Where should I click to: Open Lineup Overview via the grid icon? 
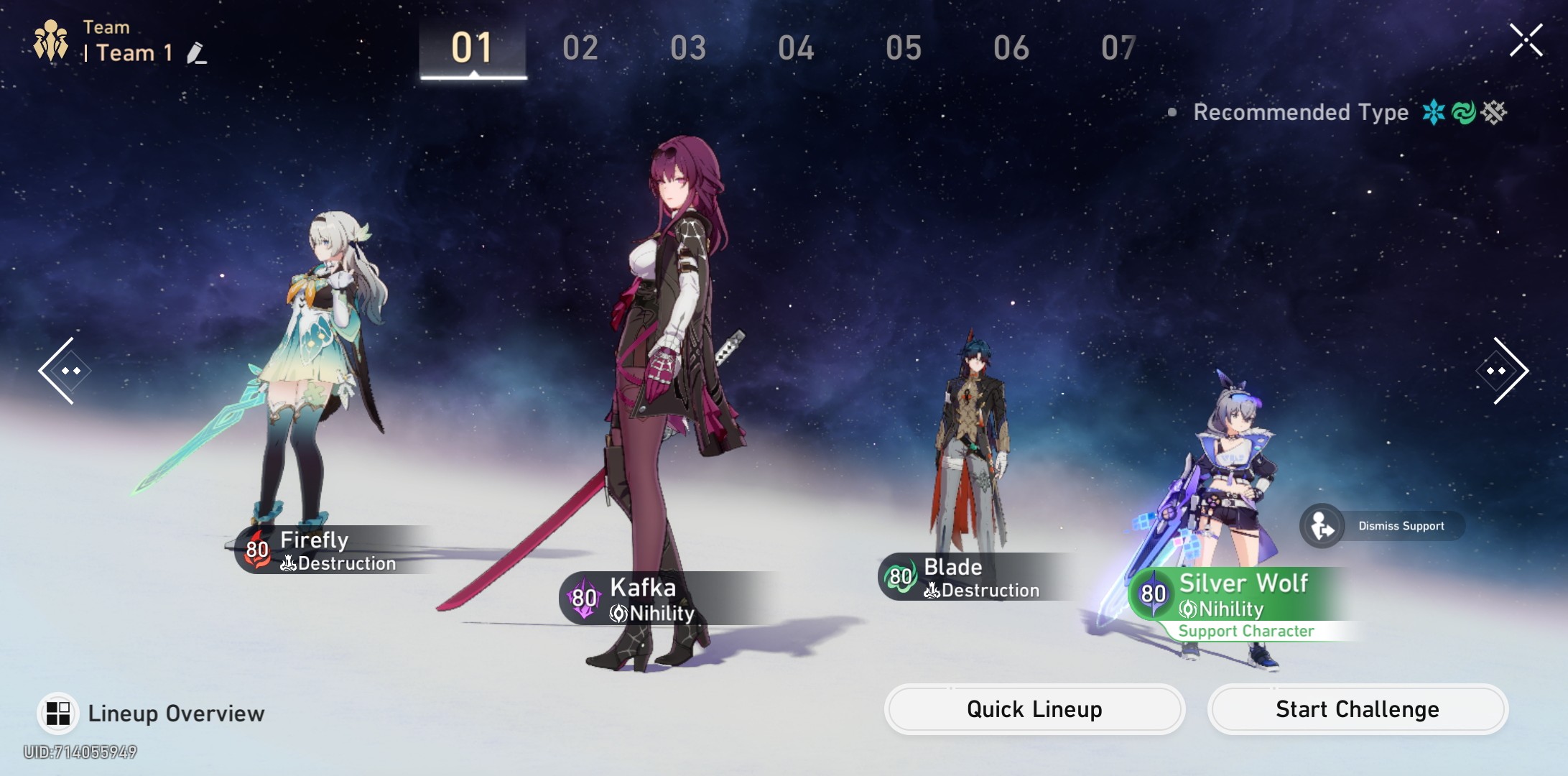coord(59,713)
